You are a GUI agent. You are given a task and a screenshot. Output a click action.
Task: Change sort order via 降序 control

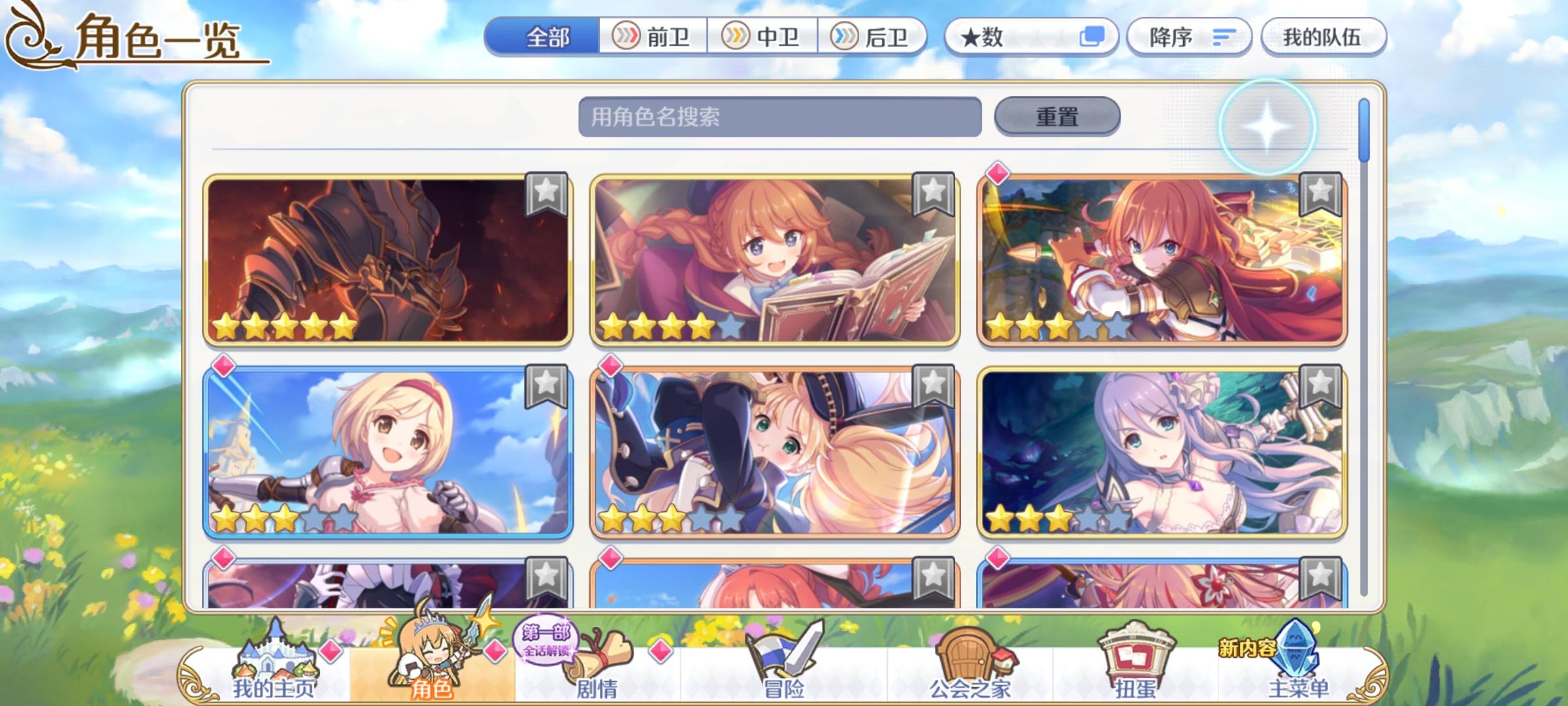(1190, 37)
